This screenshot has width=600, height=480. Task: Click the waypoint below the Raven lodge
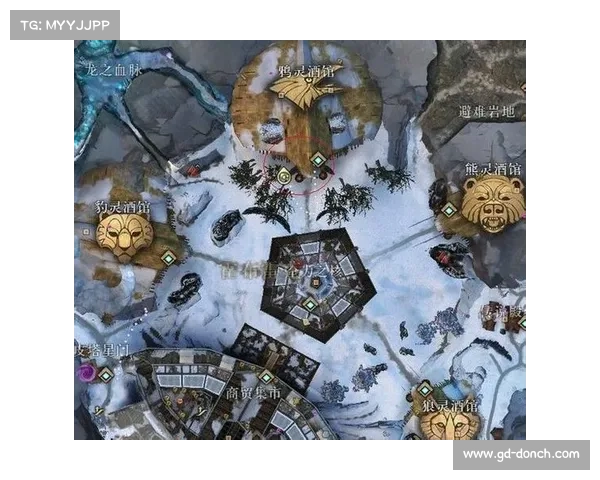pos(318,159)
